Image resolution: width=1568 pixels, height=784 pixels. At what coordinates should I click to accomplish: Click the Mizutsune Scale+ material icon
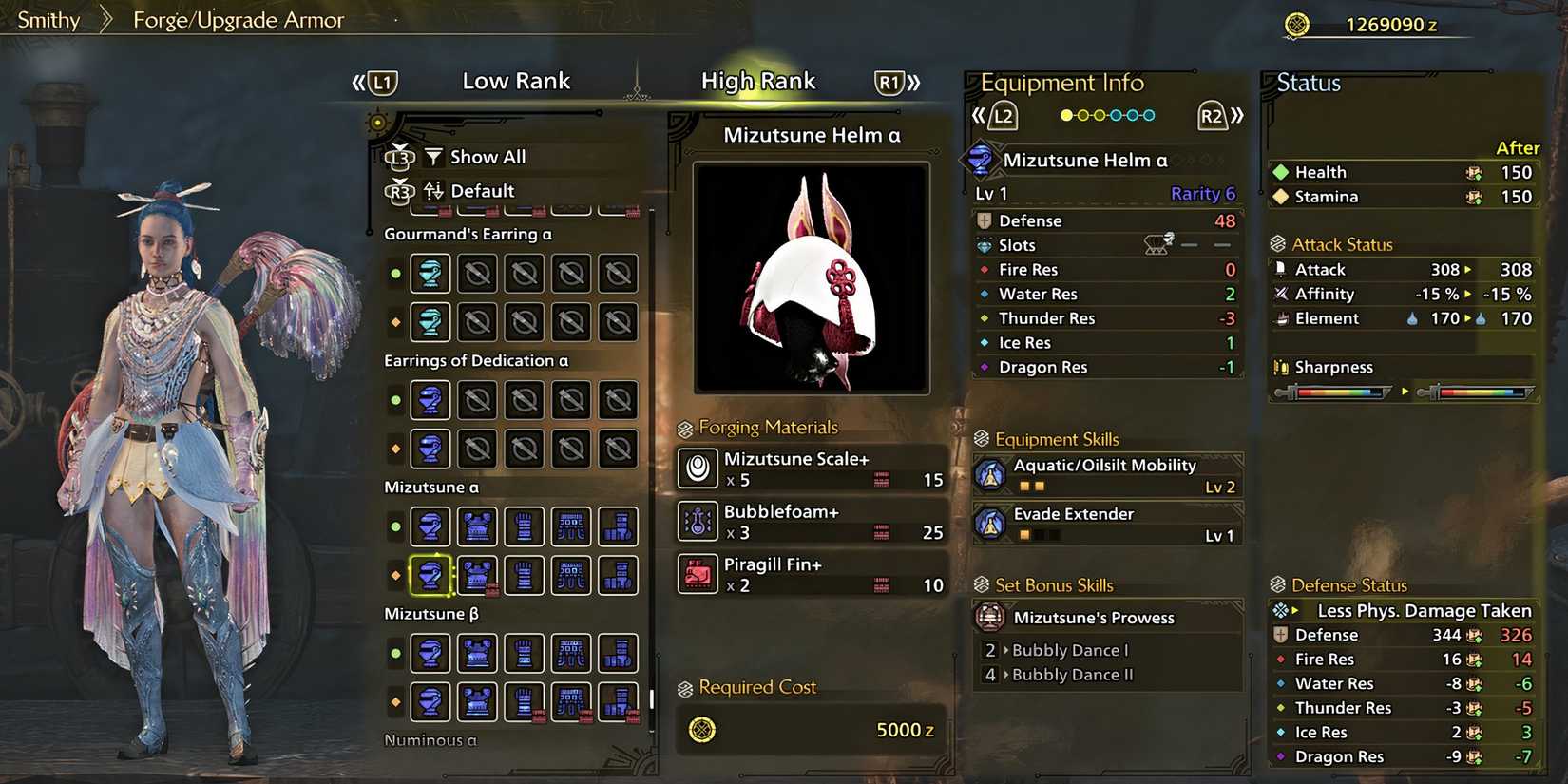point(698,468)
